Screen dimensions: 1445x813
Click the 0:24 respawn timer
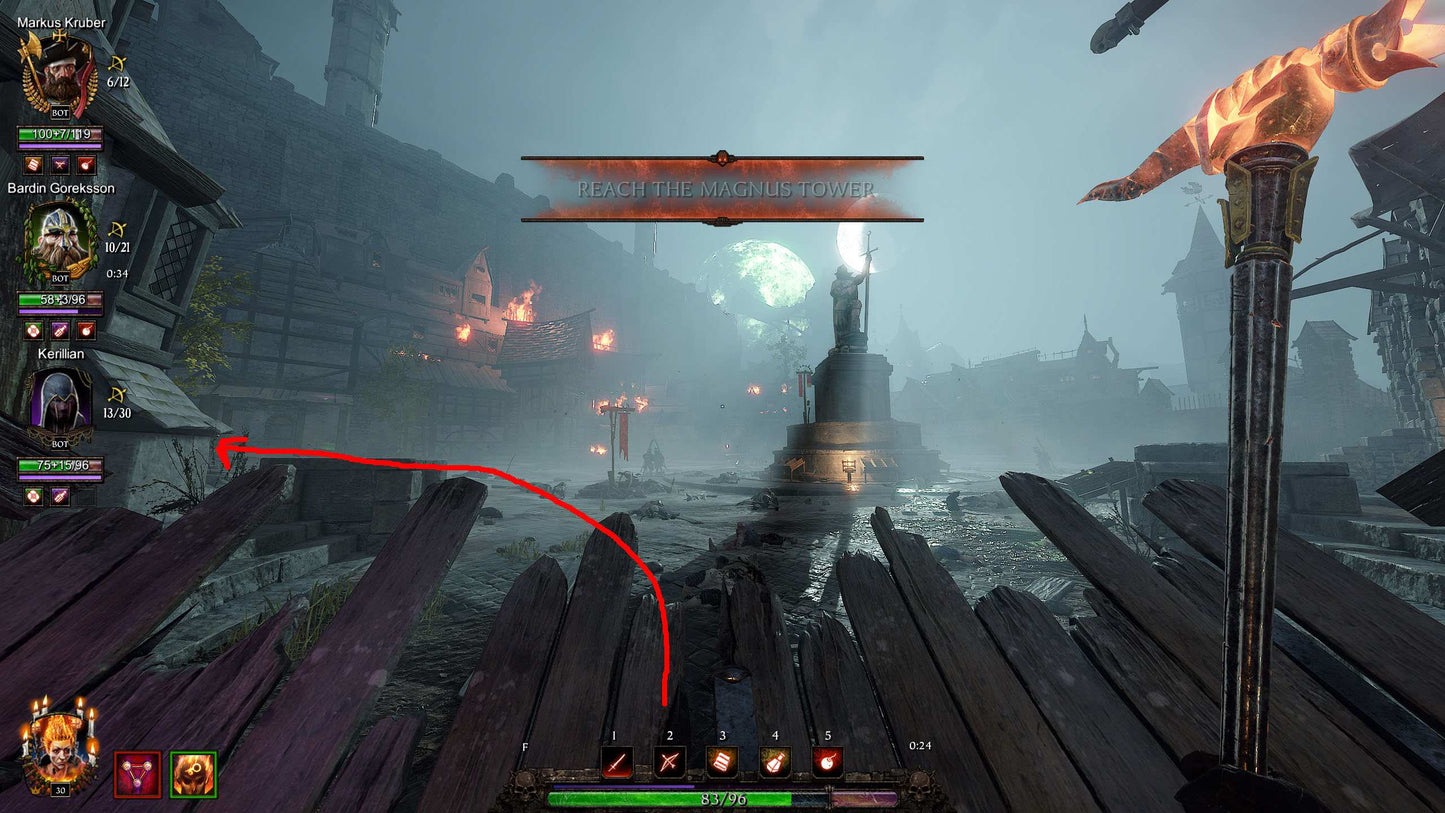pos(921,744)
